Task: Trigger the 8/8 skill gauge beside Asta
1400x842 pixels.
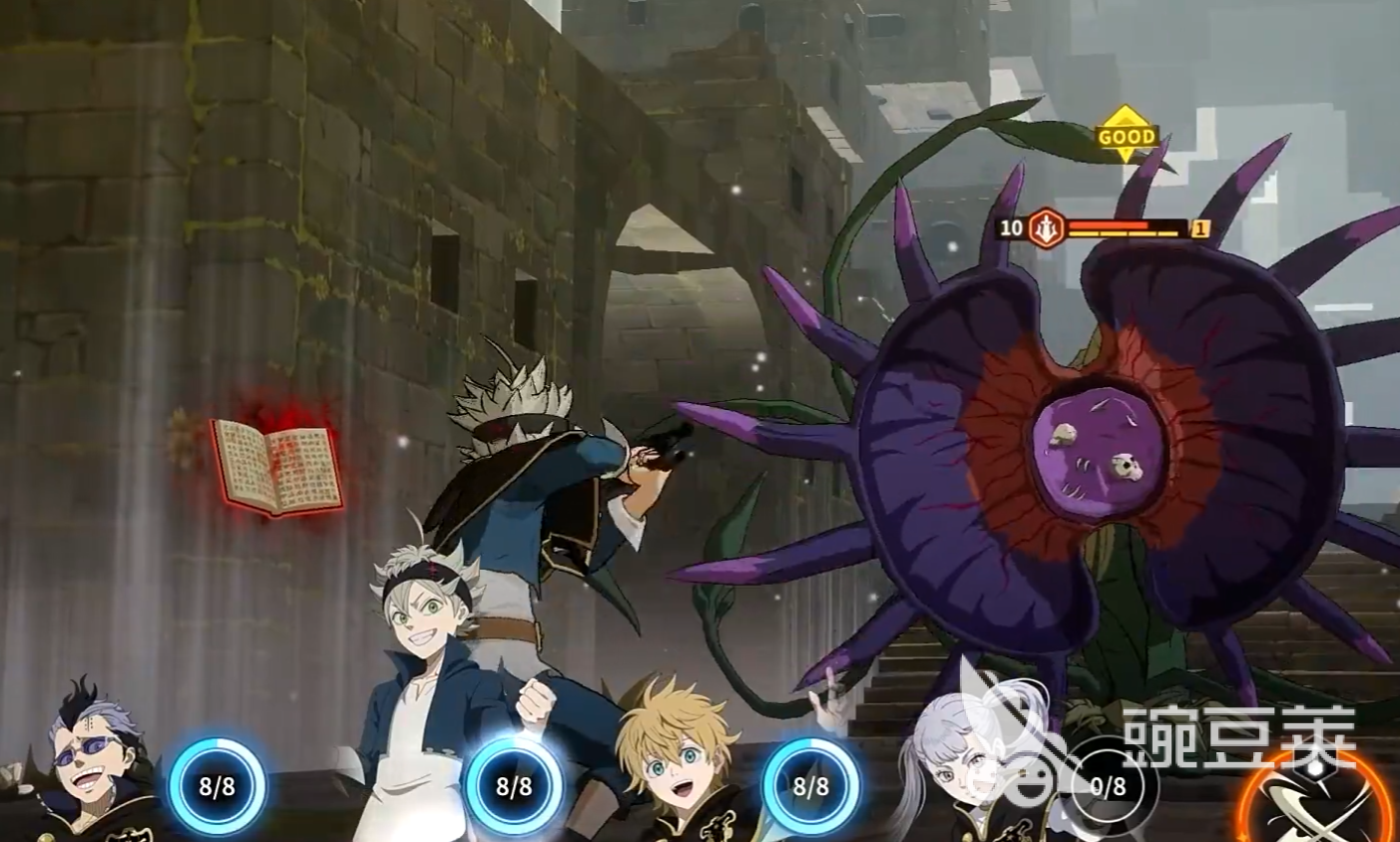Action: (514, 786)
